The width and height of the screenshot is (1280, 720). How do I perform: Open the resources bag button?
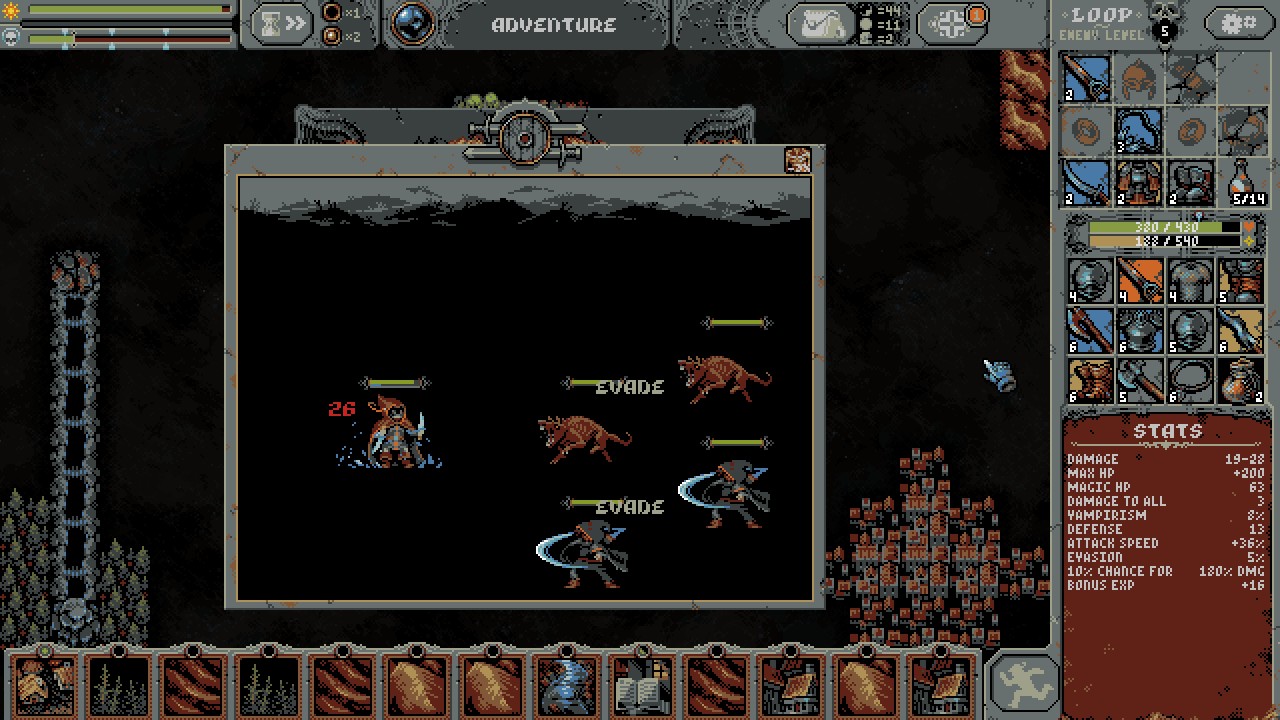point(820,24)
